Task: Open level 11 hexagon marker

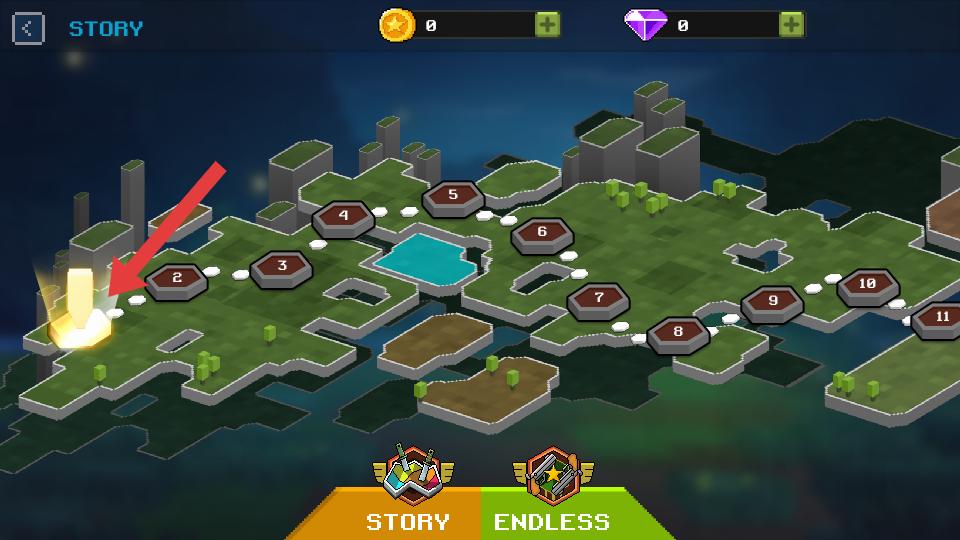Action: pos(939,317)
